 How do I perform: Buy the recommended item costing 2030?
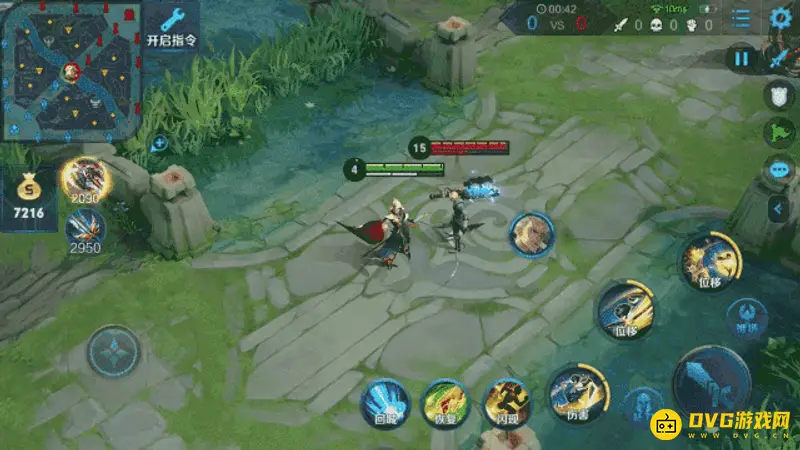click(85, 178)
